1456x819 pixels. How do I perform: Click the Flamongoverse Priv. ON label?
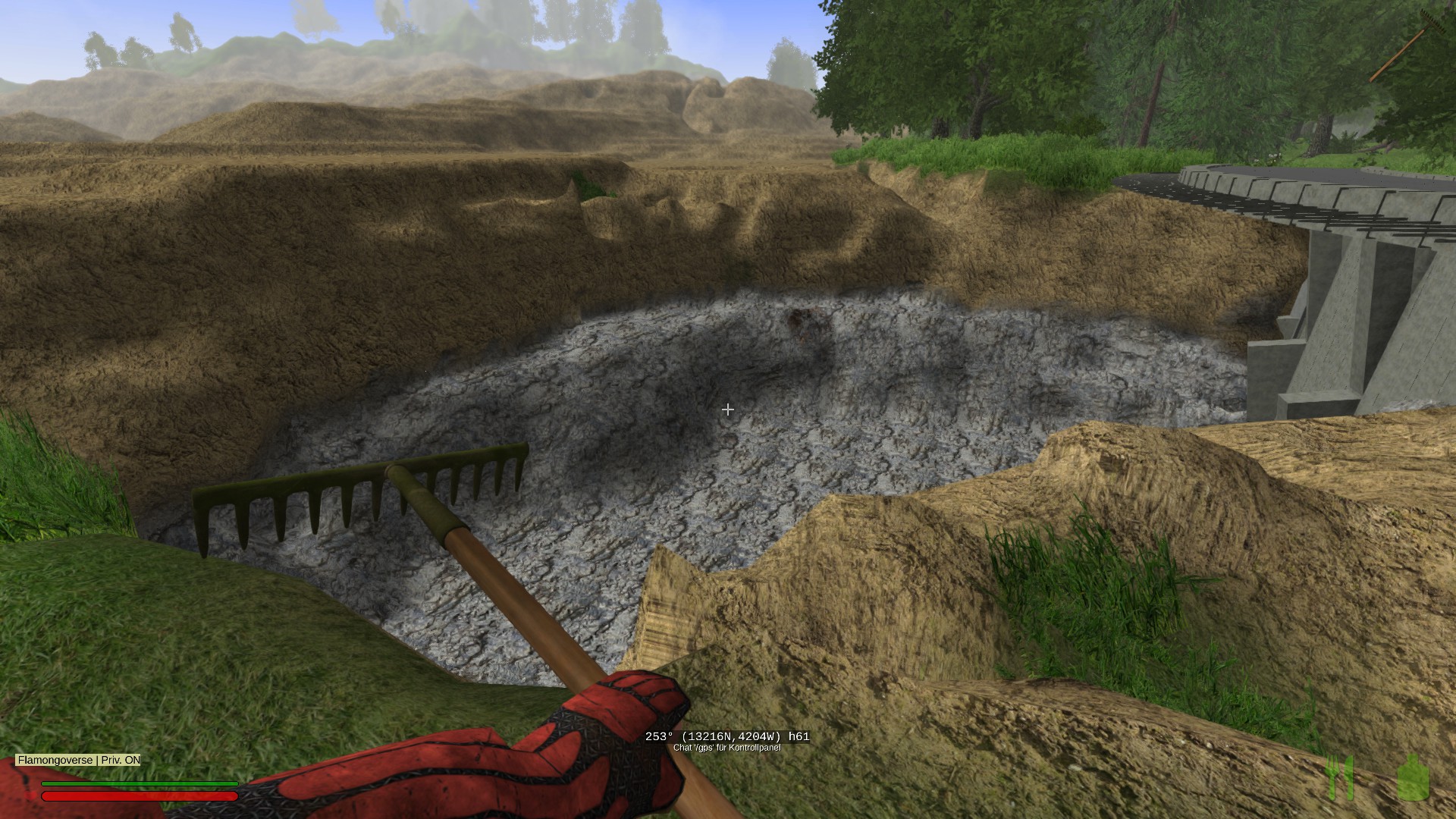79,760
